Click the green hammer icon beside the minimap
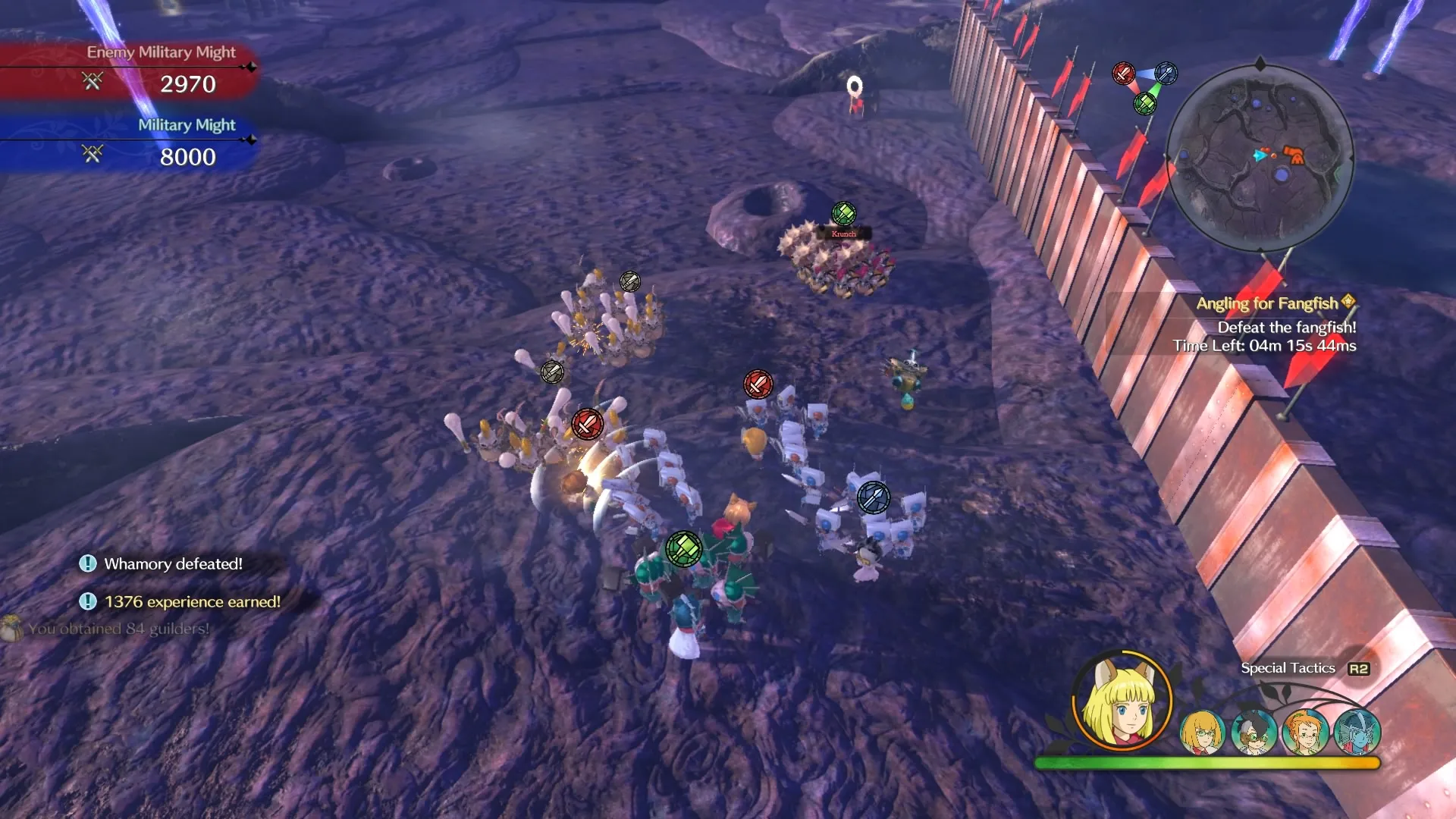The image size is (1456, 819). coord(1144,103)
